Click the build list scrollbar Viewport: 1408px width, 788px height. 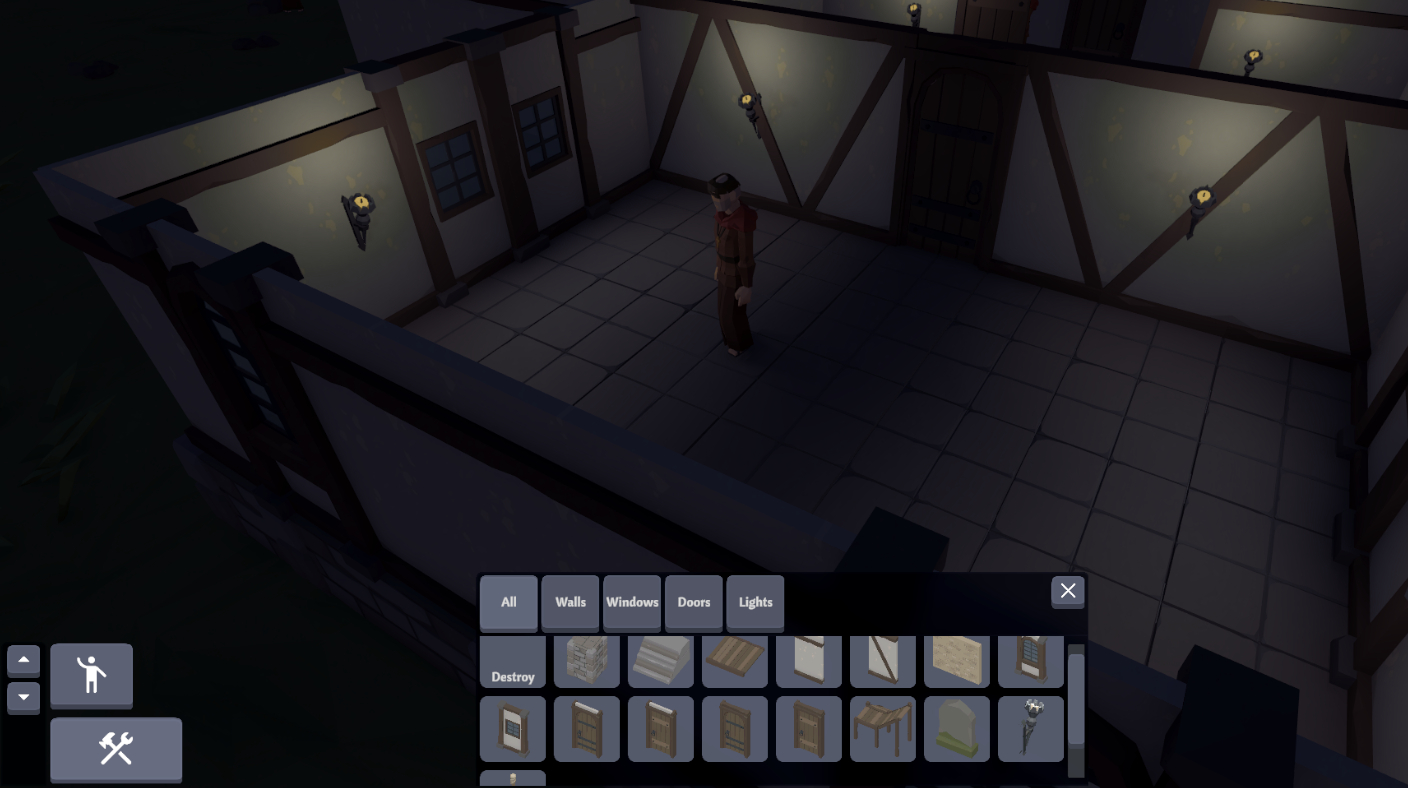1076,700
